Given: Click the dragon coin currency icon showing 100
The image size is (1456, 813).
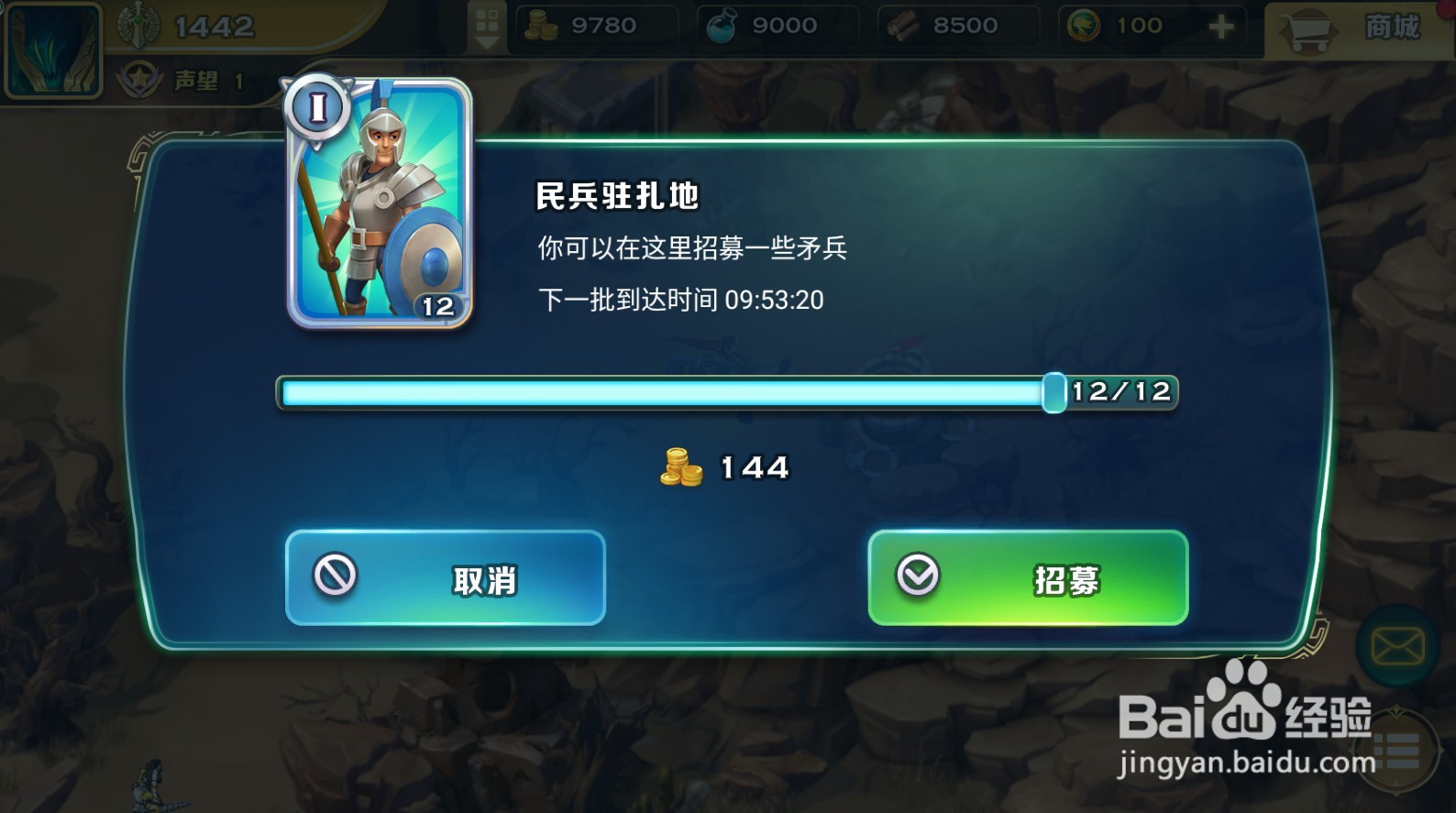Looking at the screenshot, I should (1084, 25).
